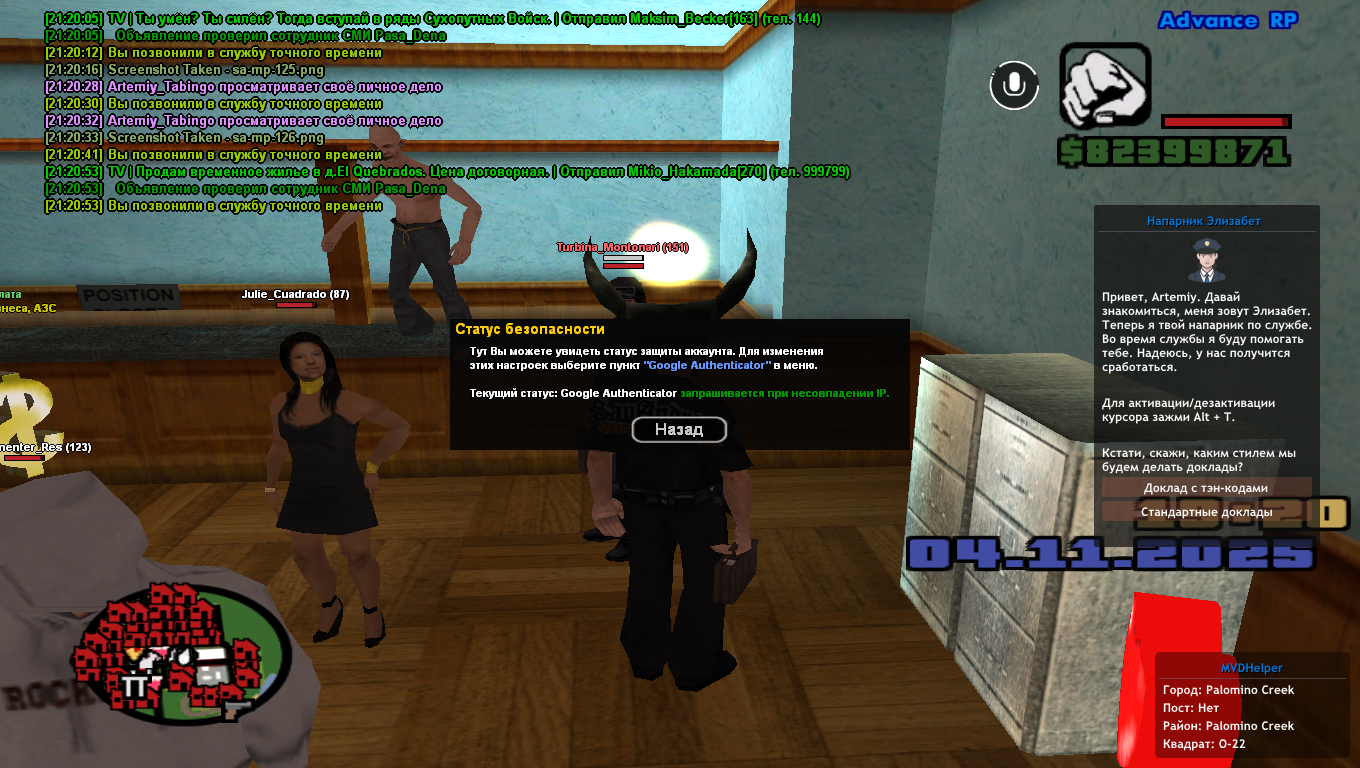Screen dimensions: 1360x768
Task: Choose the Доклад с тэн-кодами option
Action: [1206, 487]
